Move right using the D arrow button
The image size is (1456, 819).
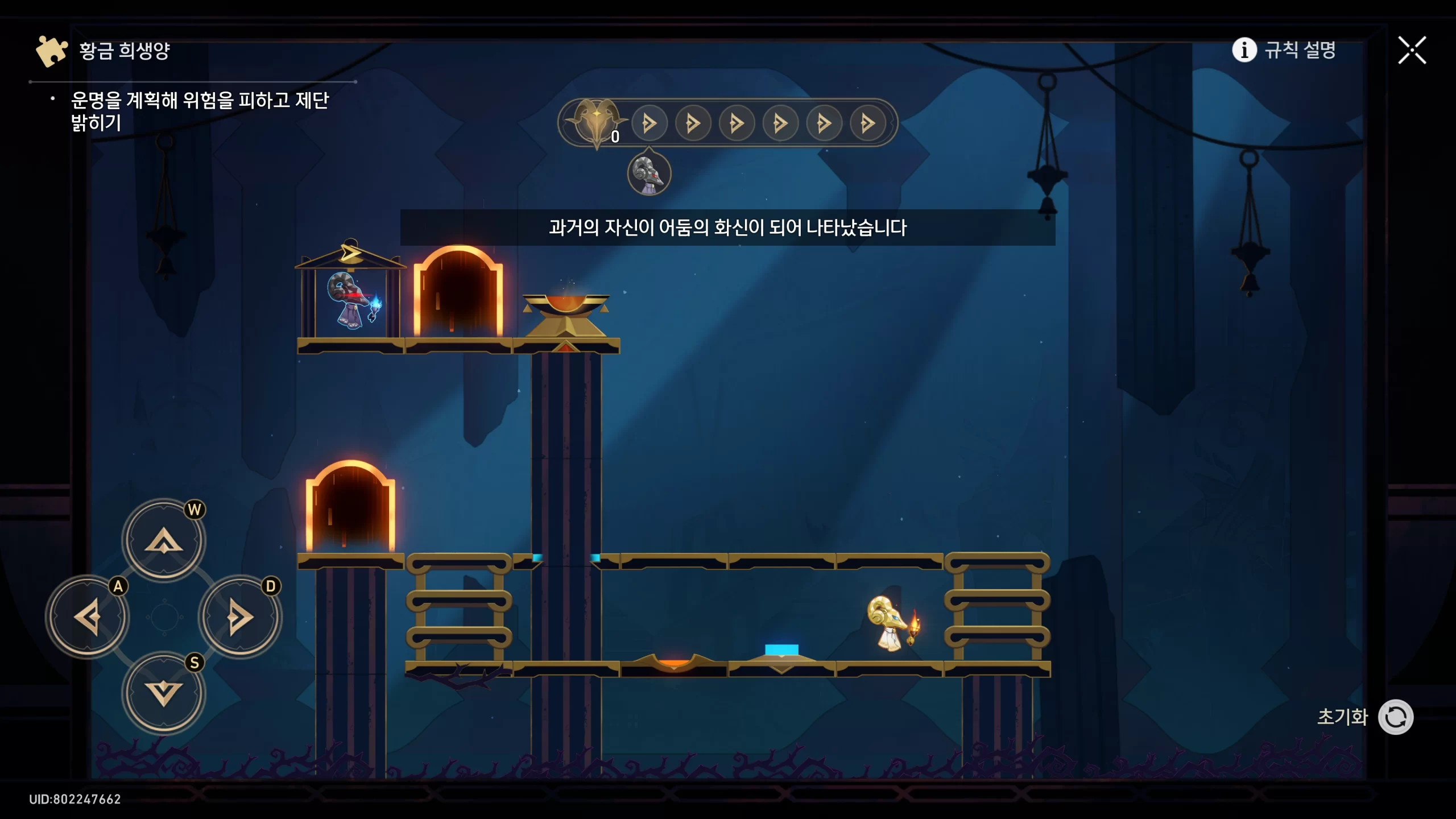240,617
